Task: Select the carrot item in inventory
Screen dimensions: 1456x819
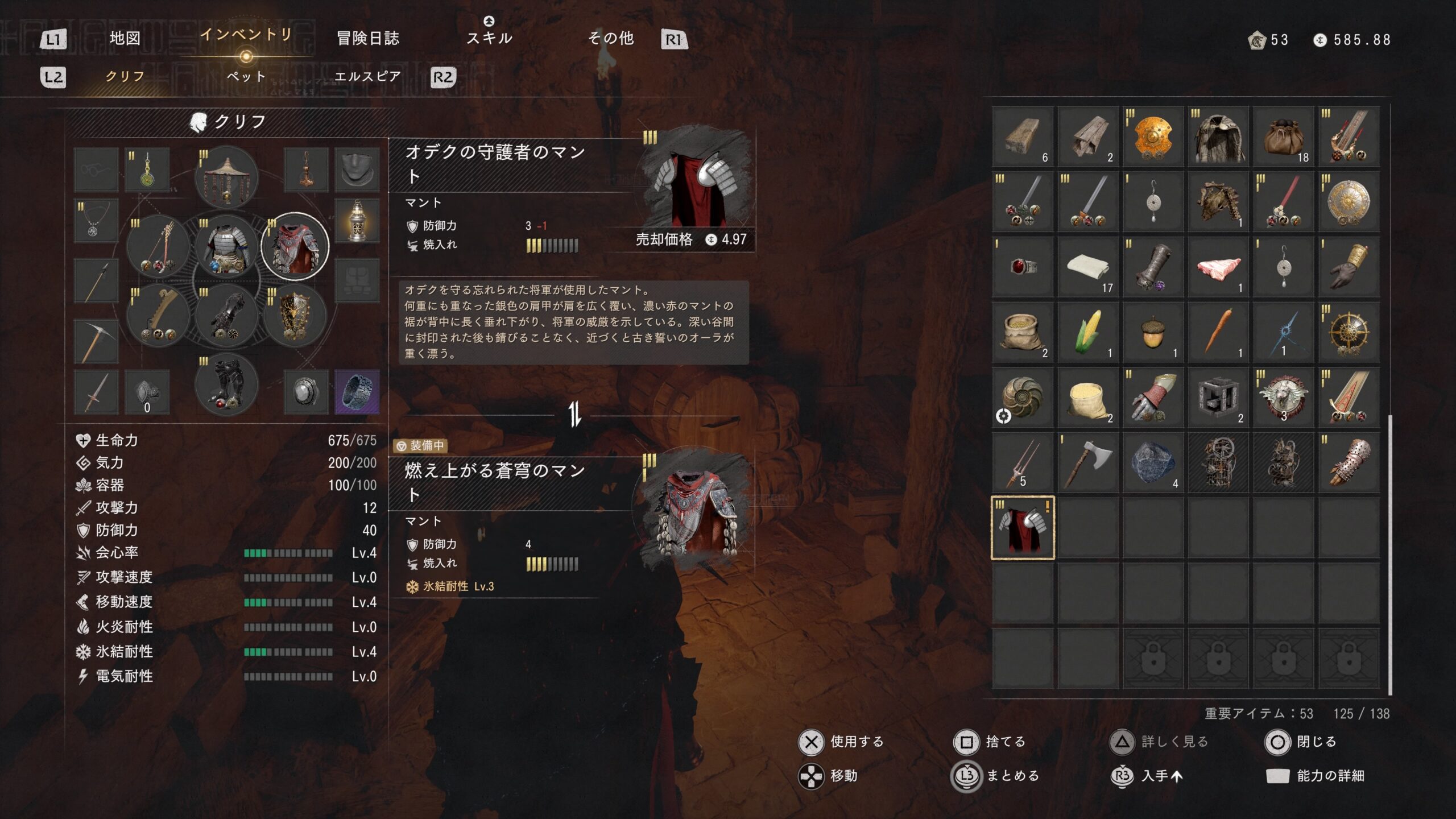Action: [x=1218, y=333]
